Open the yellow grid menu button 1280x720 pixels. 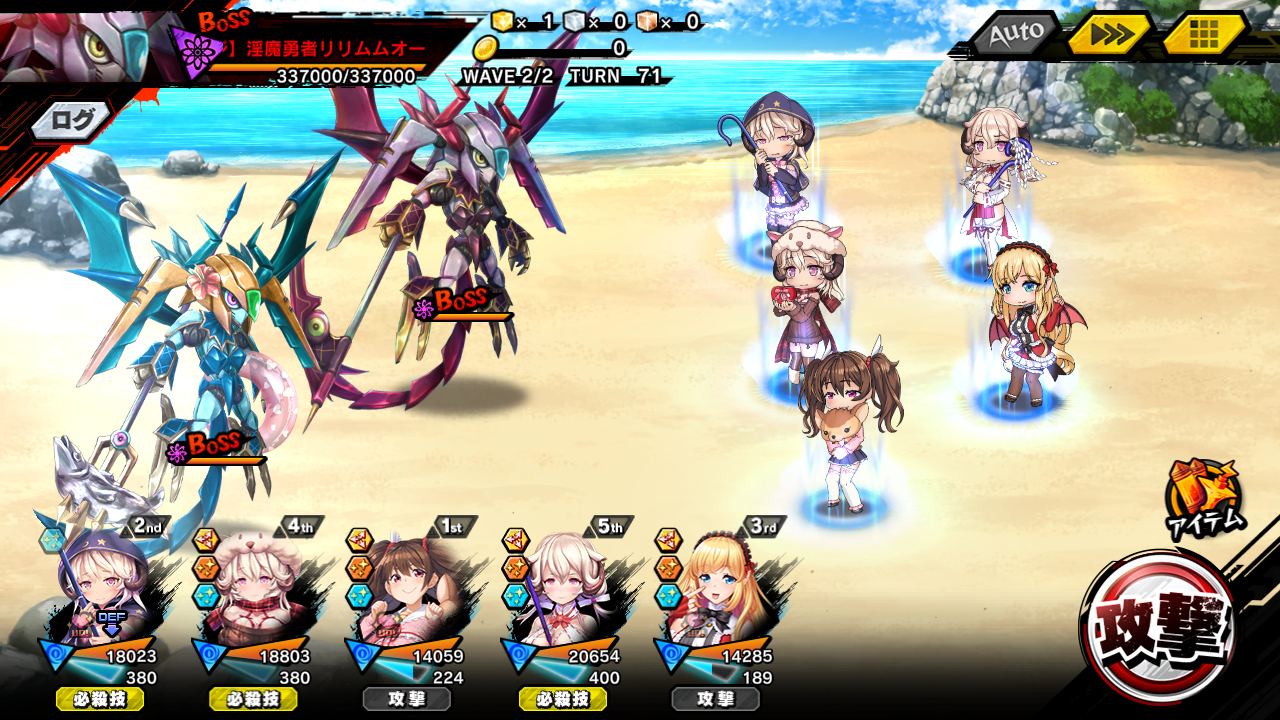(x=1204, y=34)
